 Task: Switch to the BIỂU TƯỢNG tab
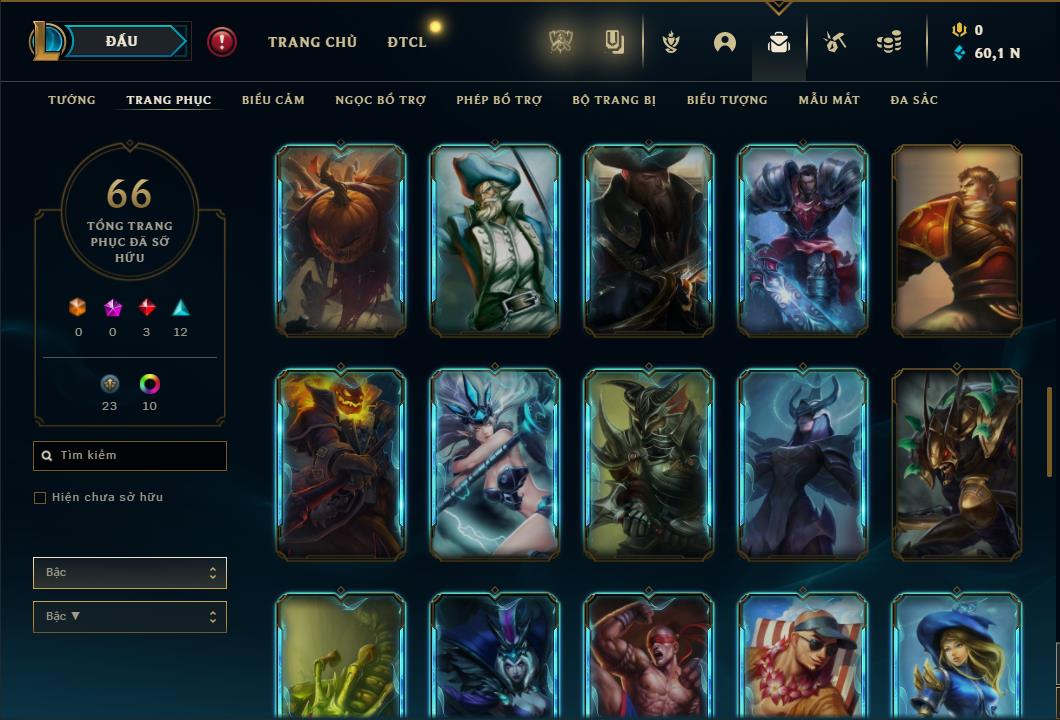[727, 100]
